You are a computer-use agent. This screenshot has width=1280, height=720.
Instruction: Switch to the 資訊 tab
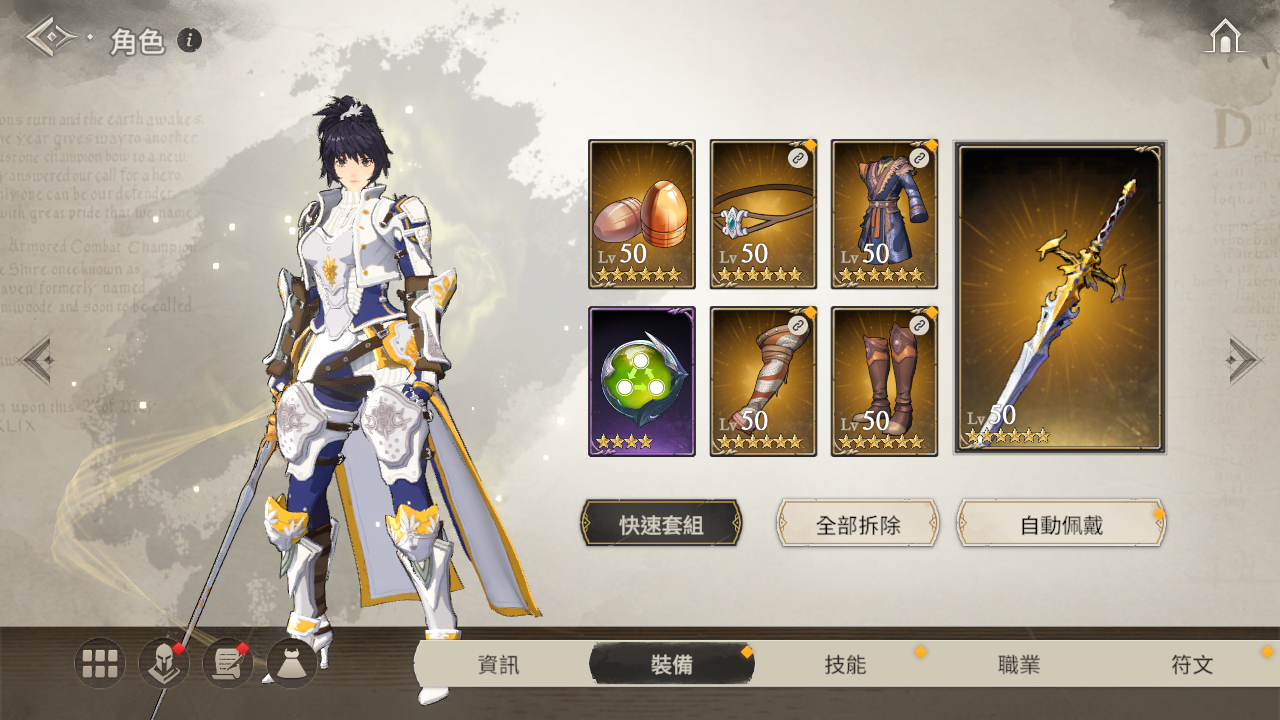[498, 665]
